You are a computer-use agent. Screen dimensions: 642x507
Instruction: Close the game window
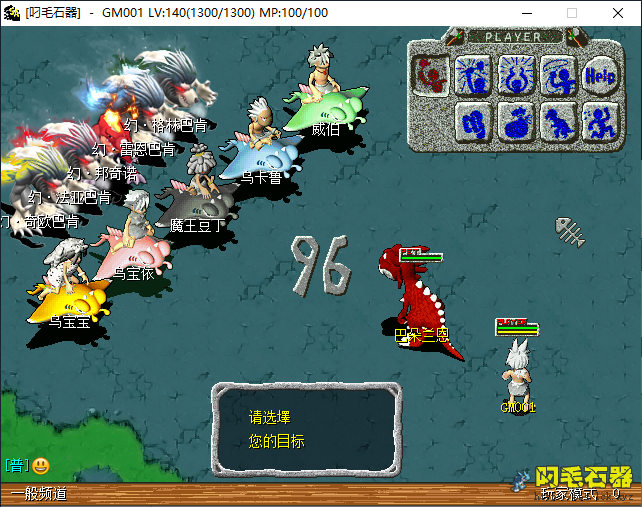617,13
